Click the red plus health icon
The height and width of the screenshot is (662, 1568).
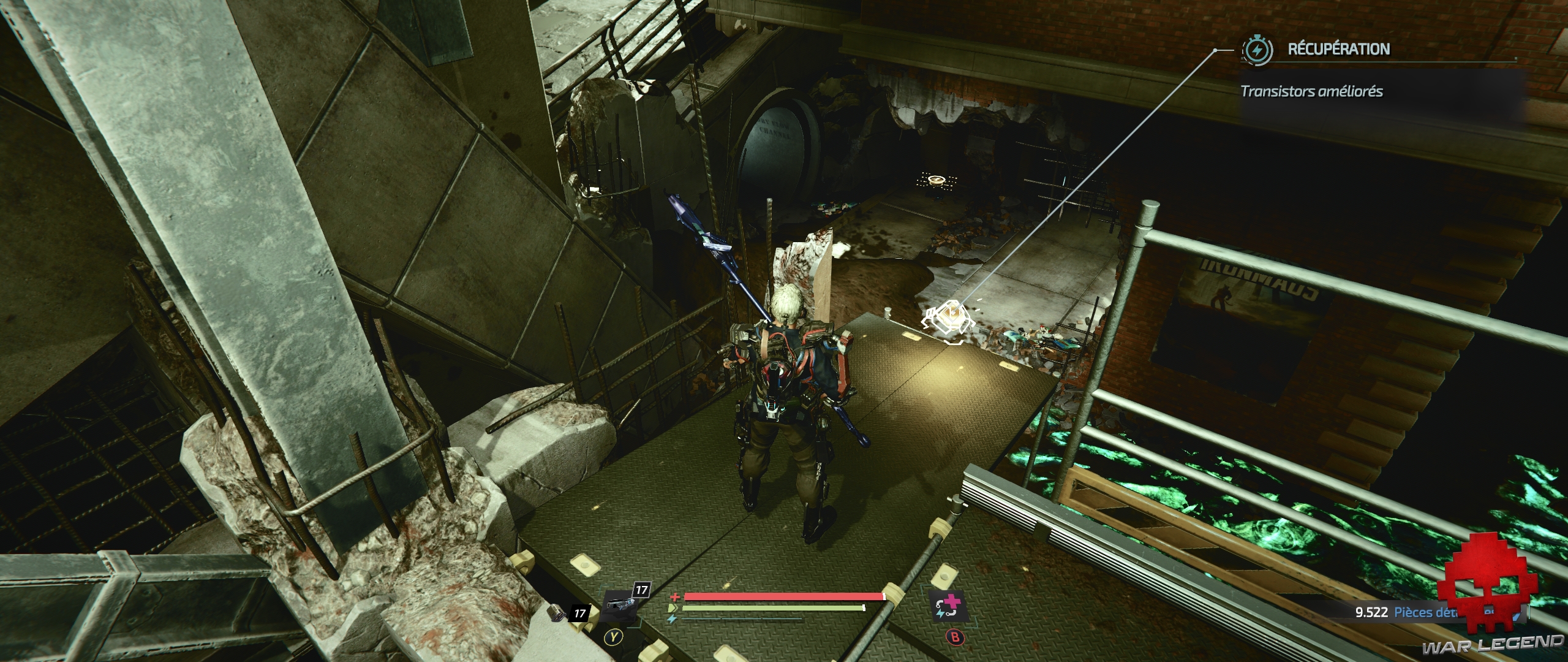(x=674, y=598)
